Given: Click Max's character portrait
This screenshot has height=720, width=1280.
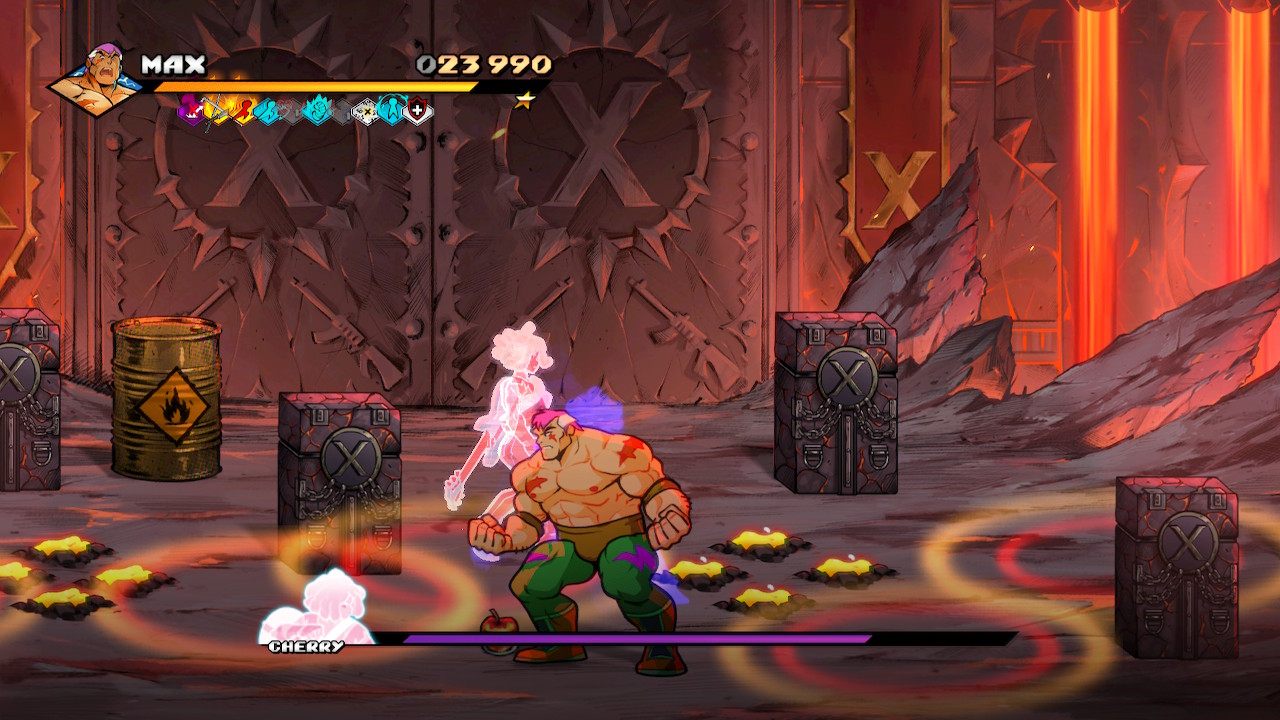Looking at the screenshot, I should (x=97, y=79).
